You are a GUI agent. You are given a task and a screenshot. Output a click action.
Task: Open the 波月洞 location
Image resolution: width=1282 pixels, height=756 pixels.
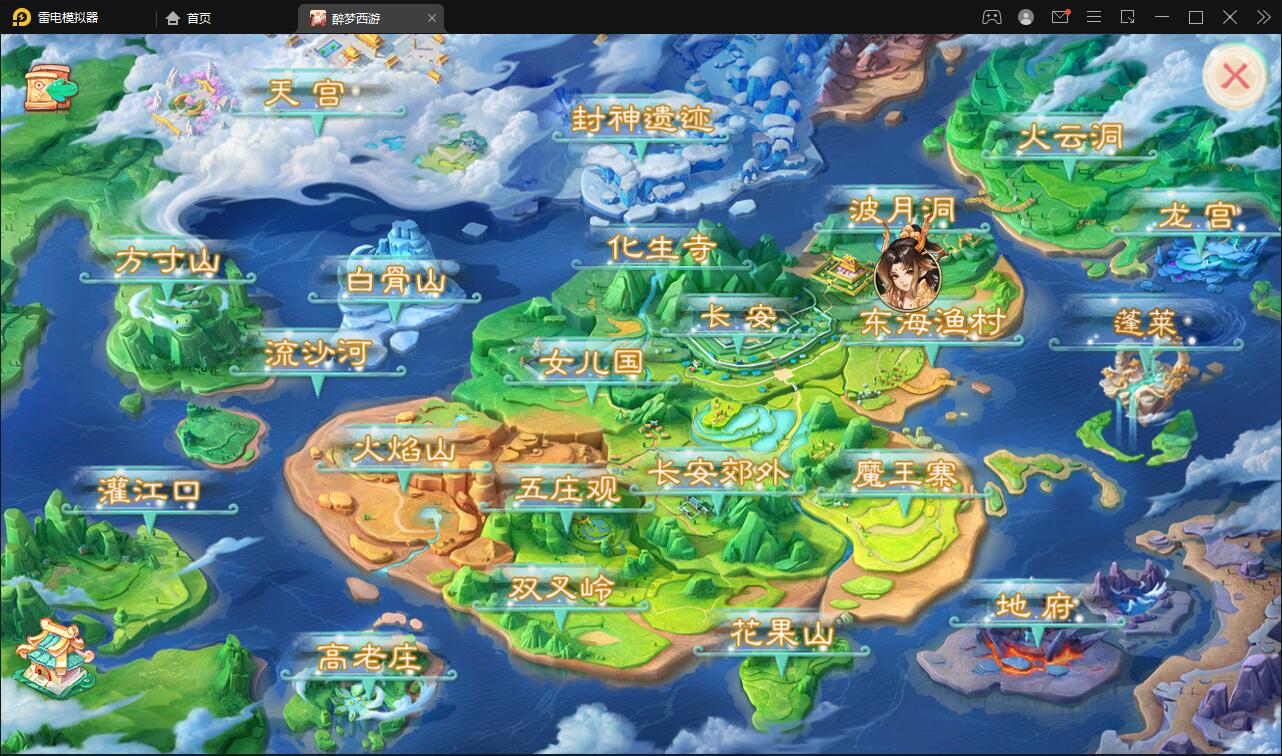[x=901, y=211]
